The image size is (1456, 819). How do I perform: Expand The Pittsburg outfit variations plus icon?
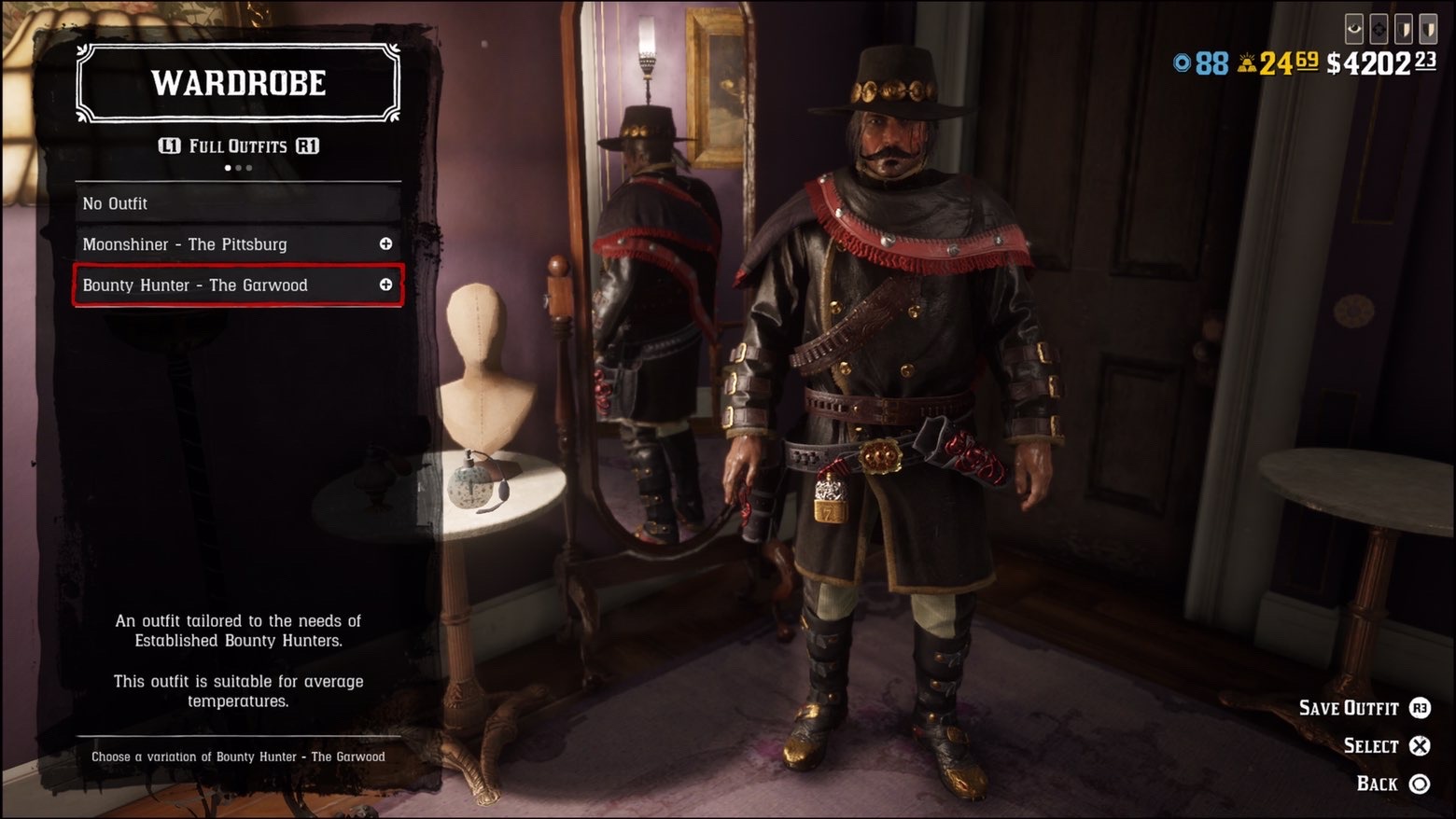tap(385, 243)
